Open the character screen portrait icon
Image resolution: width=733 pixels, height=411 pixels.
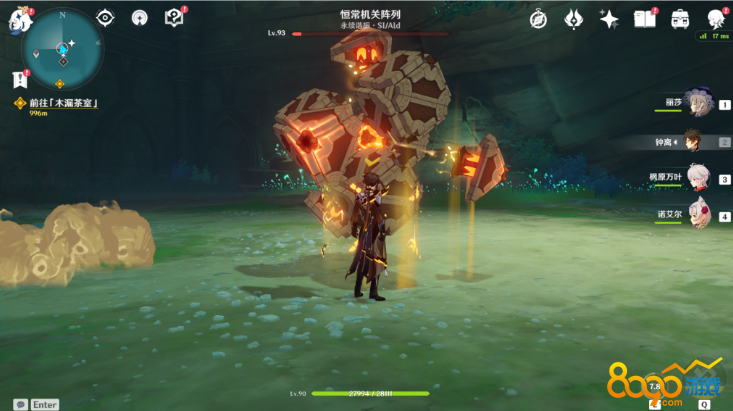tap(716, 18)
